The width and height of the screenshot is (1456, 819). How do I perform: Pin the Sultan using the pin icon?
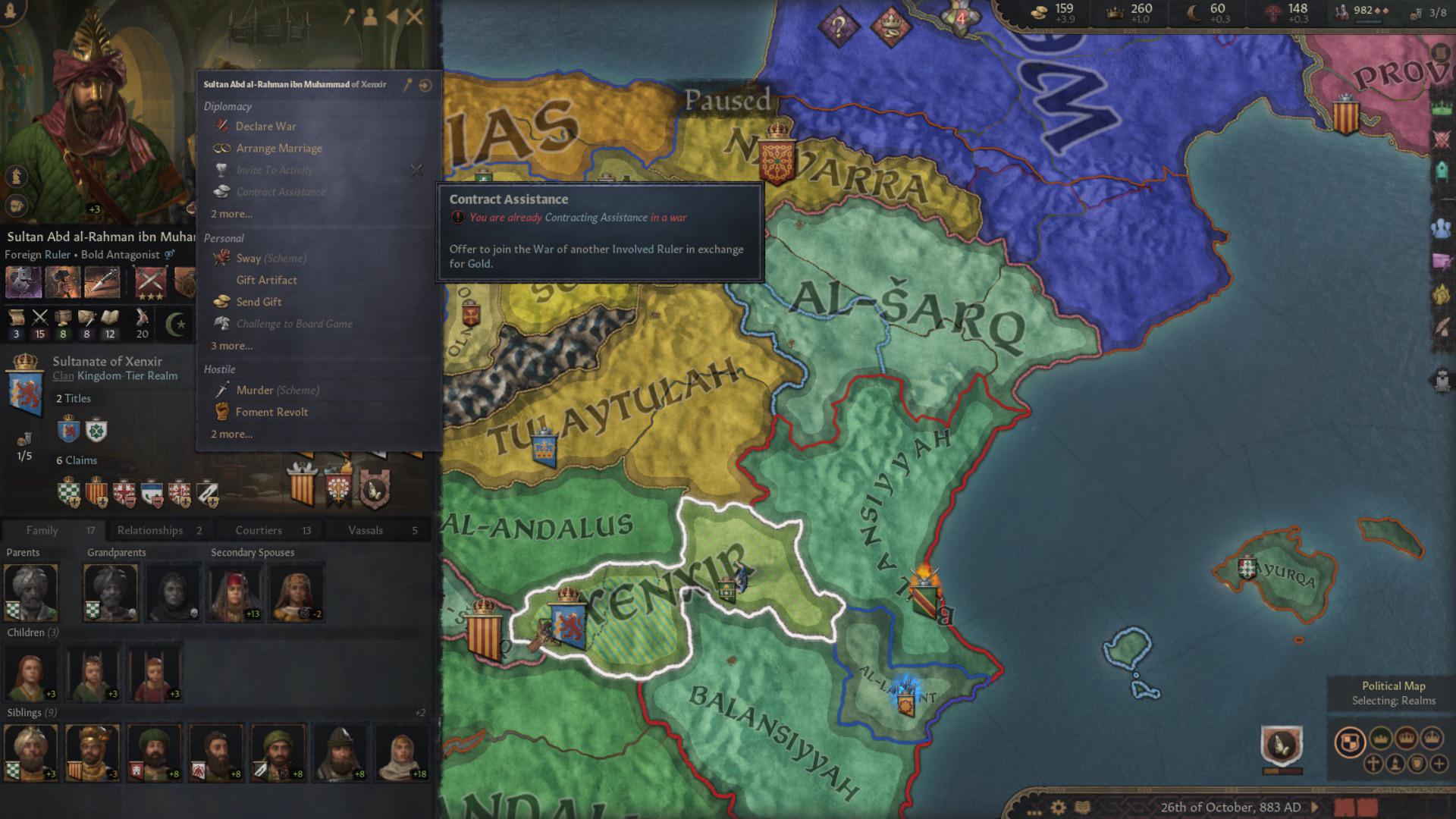click(x=406, y=84)
